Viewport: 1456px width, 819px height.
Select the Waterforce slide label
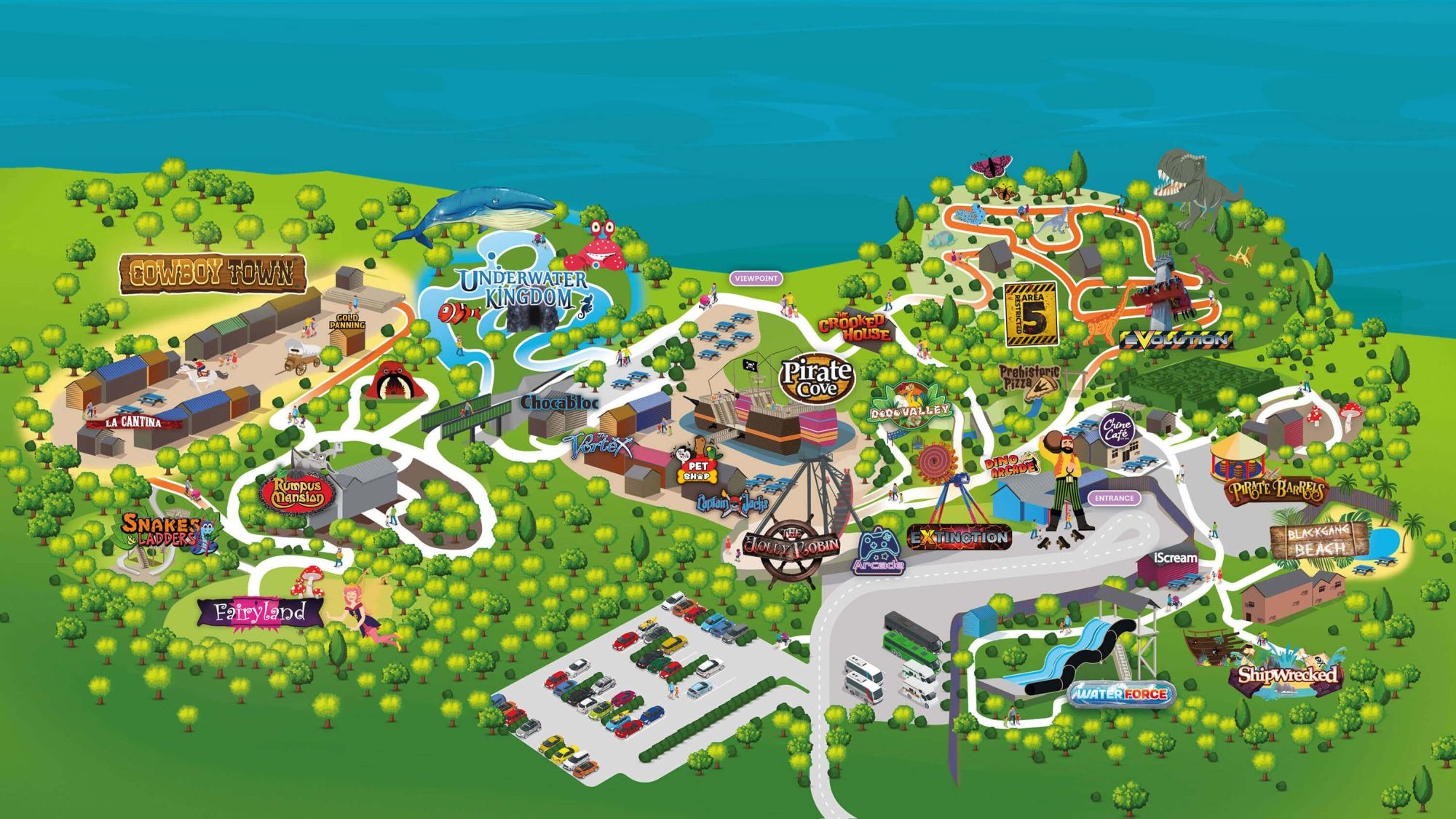coord(1122,694)
